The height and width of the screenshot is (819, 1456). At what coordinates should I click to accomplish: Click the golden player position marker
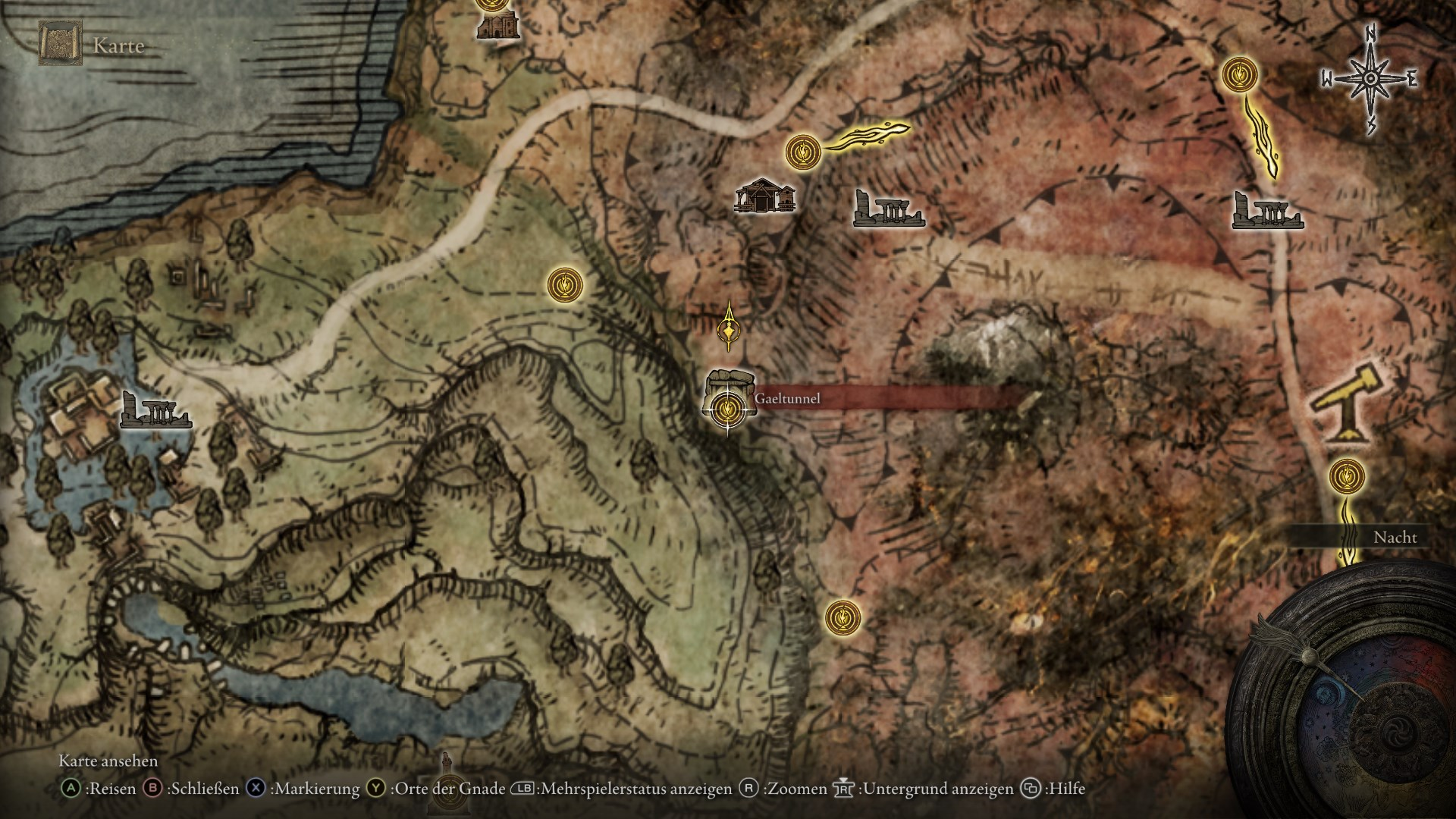point(730,327)
